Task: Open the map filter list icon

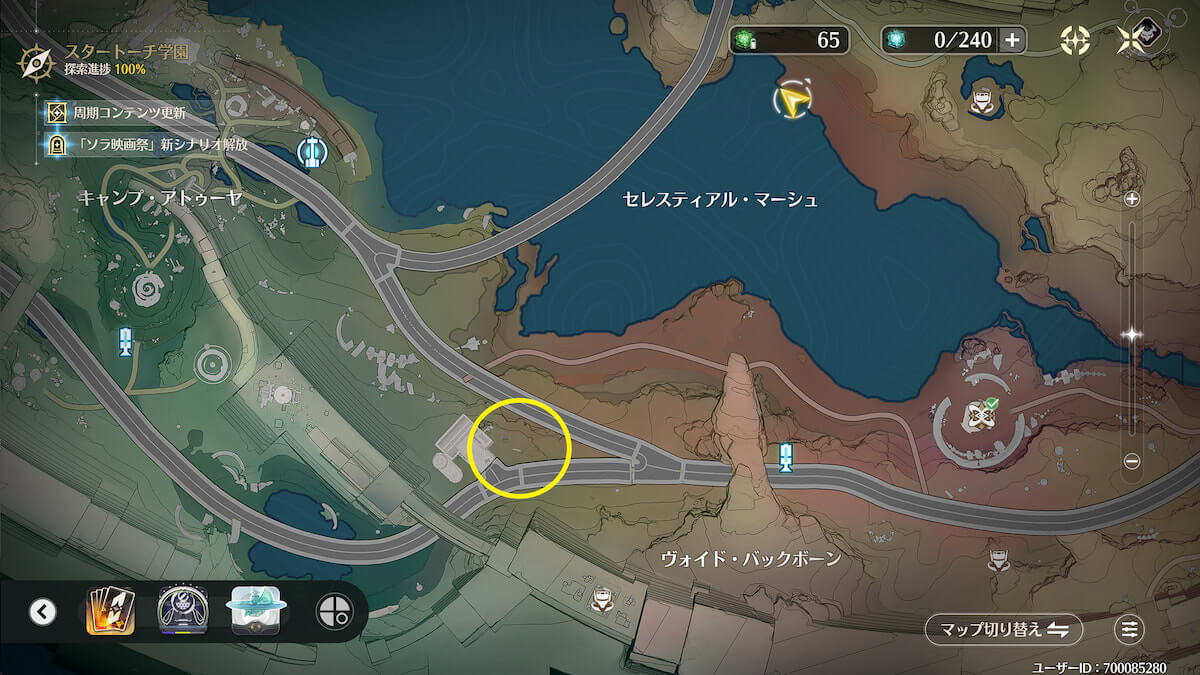Action: (x=1130, y=629)
